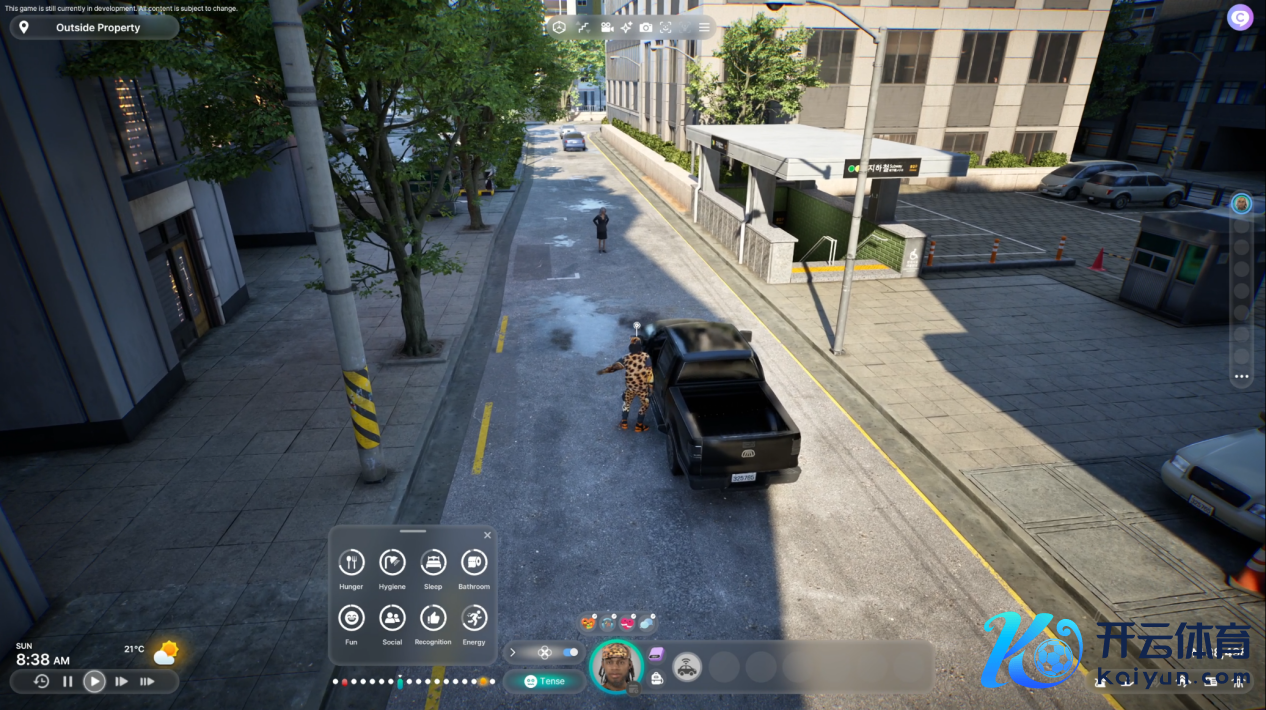Open the character portrait
The width and height of the screenshot is (1266, 710).
(x=615, y=665)
